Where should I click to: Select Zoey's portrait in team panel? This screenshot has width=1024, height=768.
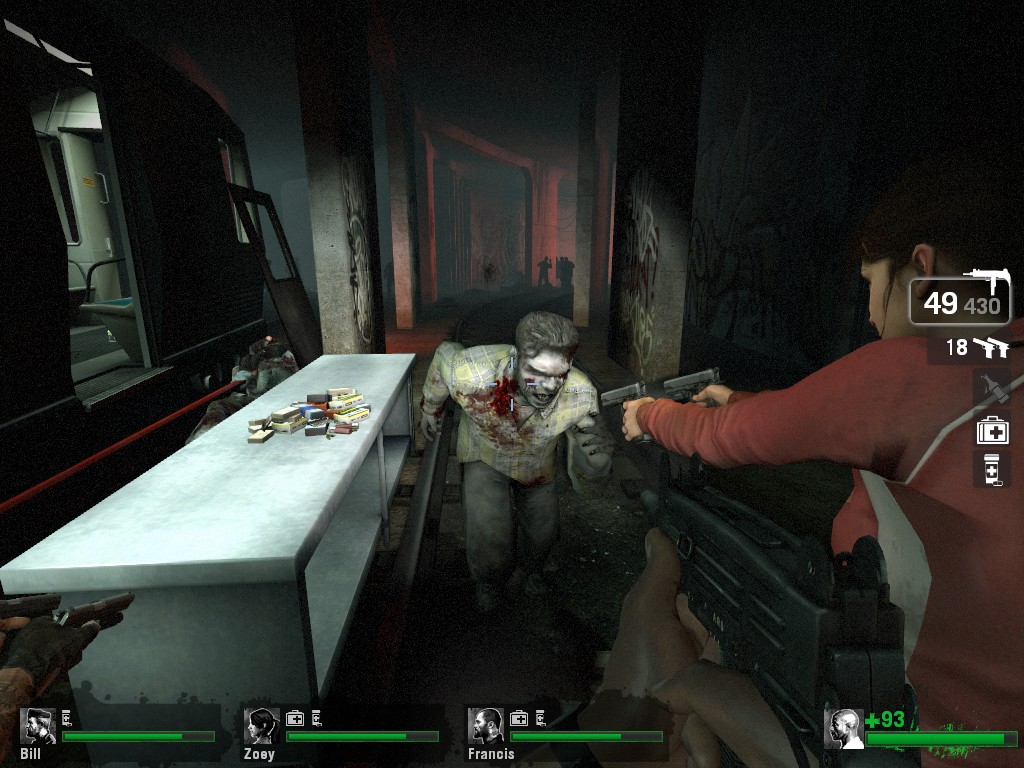(x=261, y=727)
